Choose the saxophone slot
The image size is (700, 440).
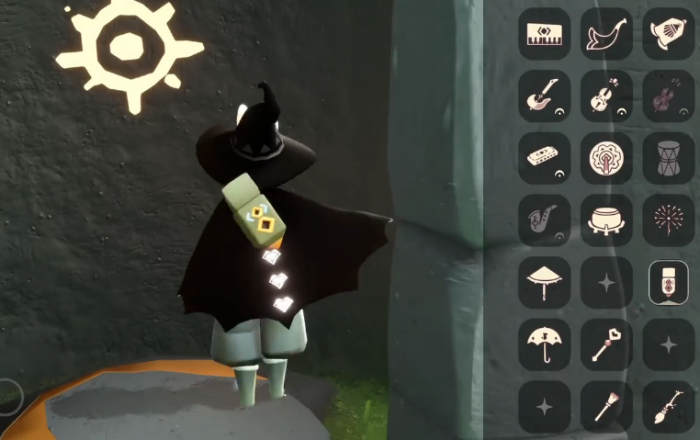pyautogui.click(x=544, y=220)
